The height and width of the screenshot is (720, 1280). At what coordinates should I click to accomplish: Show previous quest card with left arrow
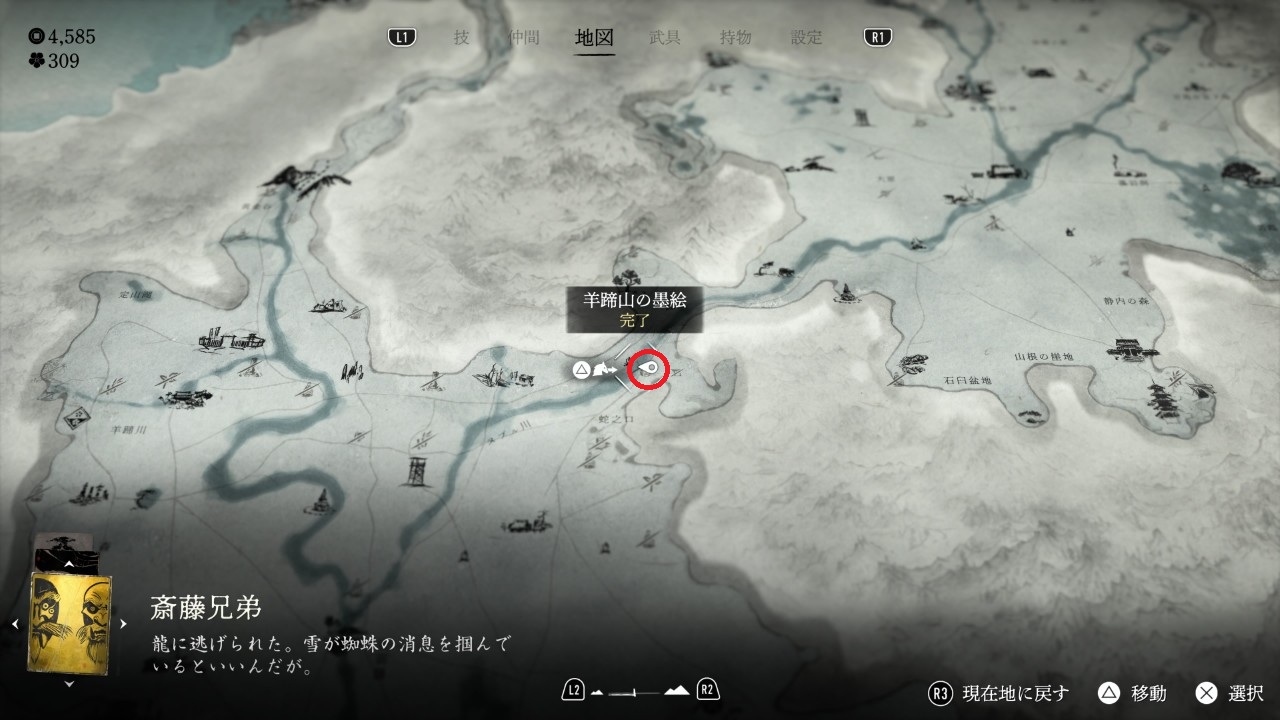pos(16,624)
